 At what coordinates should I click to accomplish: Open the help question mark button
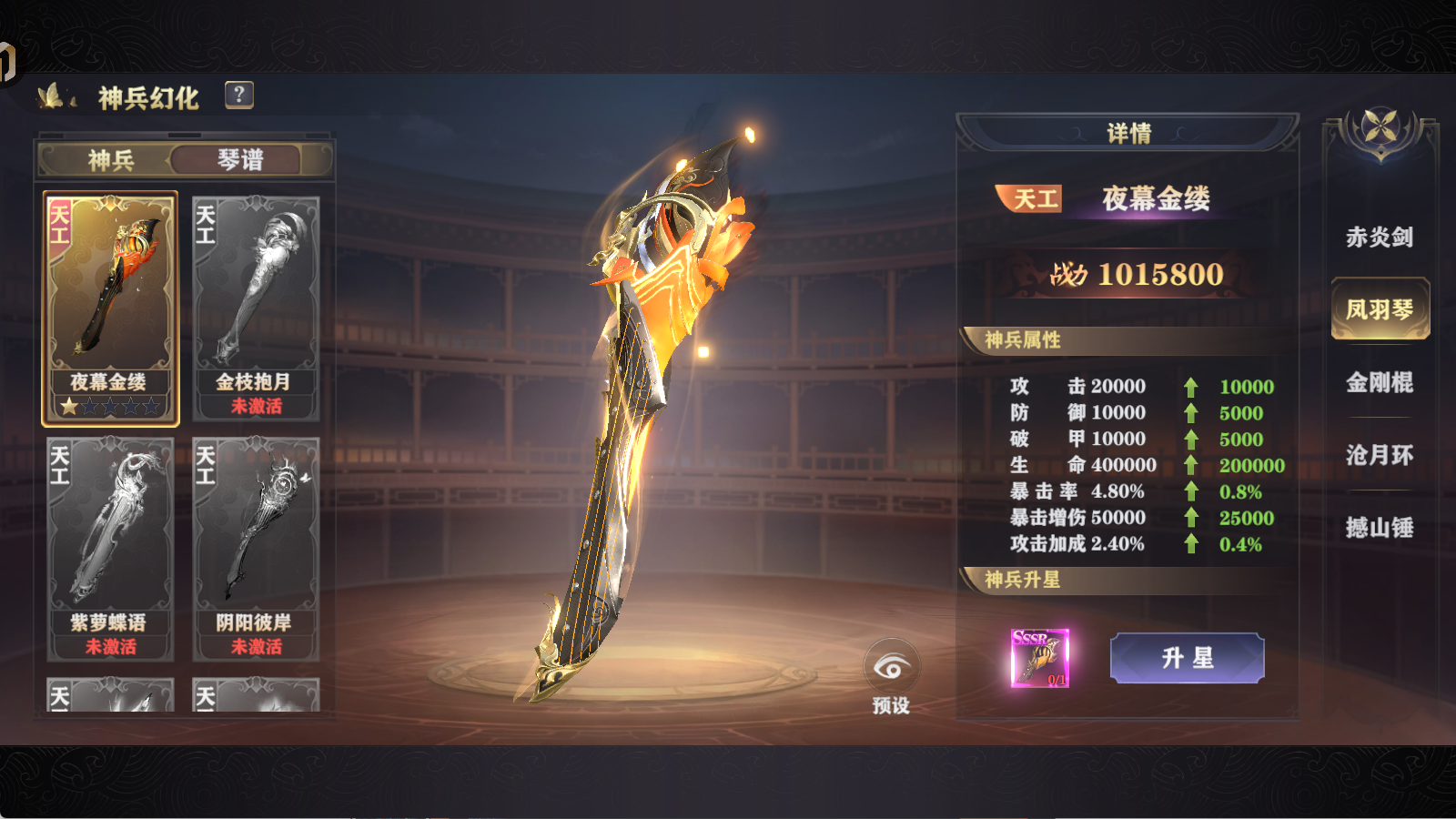(238, 95)
